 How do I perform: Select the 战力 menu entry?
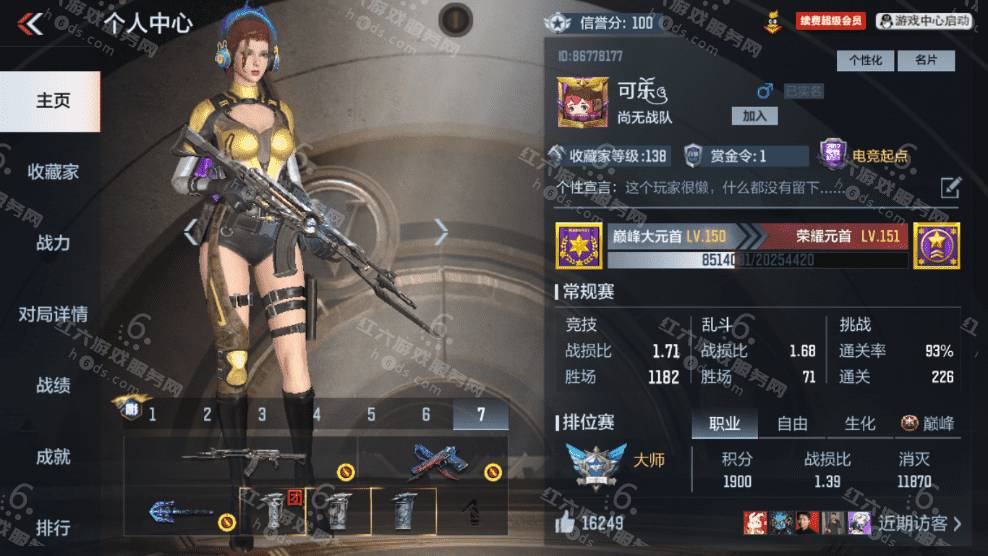pos(52,243)
